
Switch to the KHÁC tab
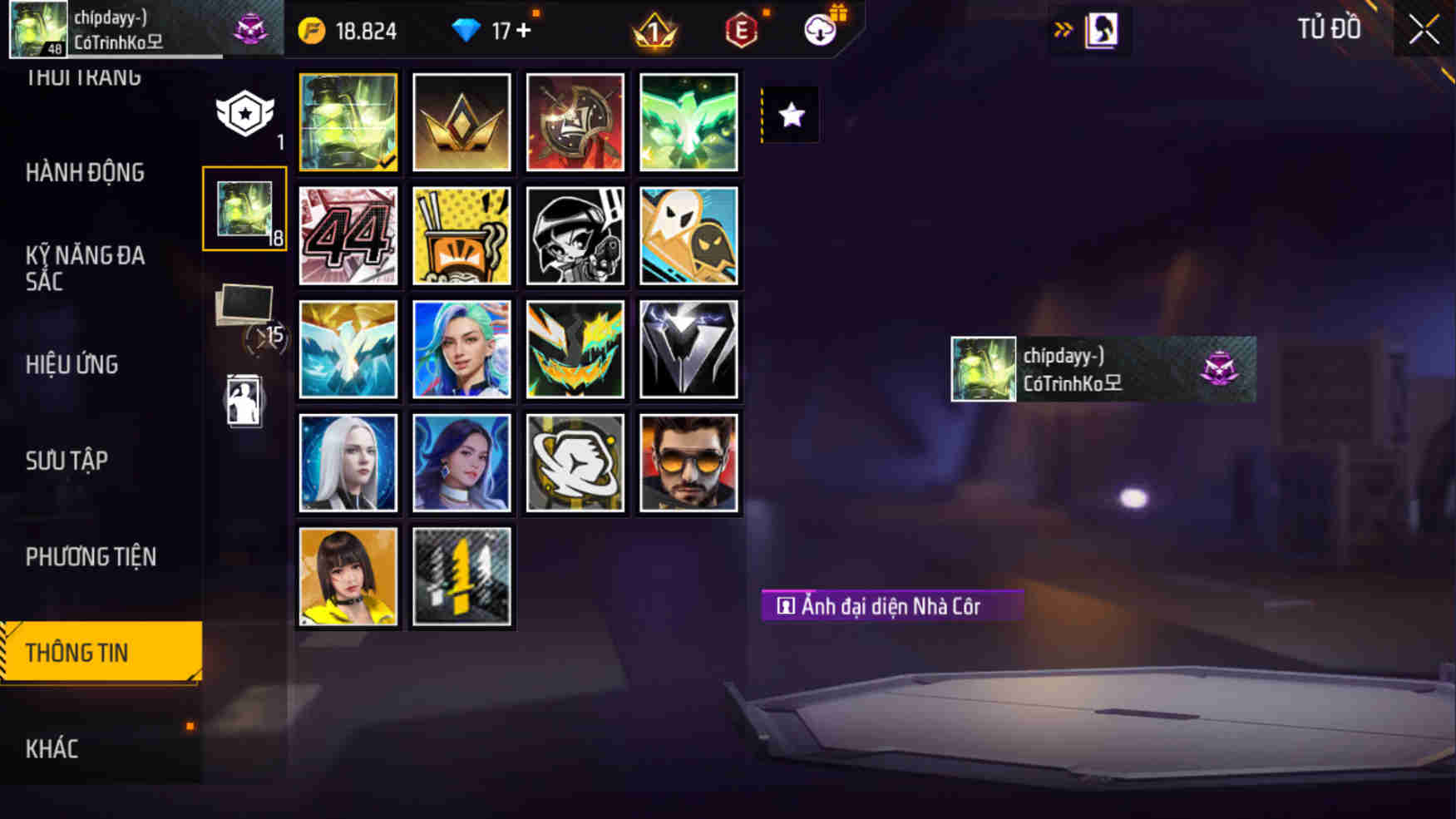pyautogui.click(x=54, y=747)
